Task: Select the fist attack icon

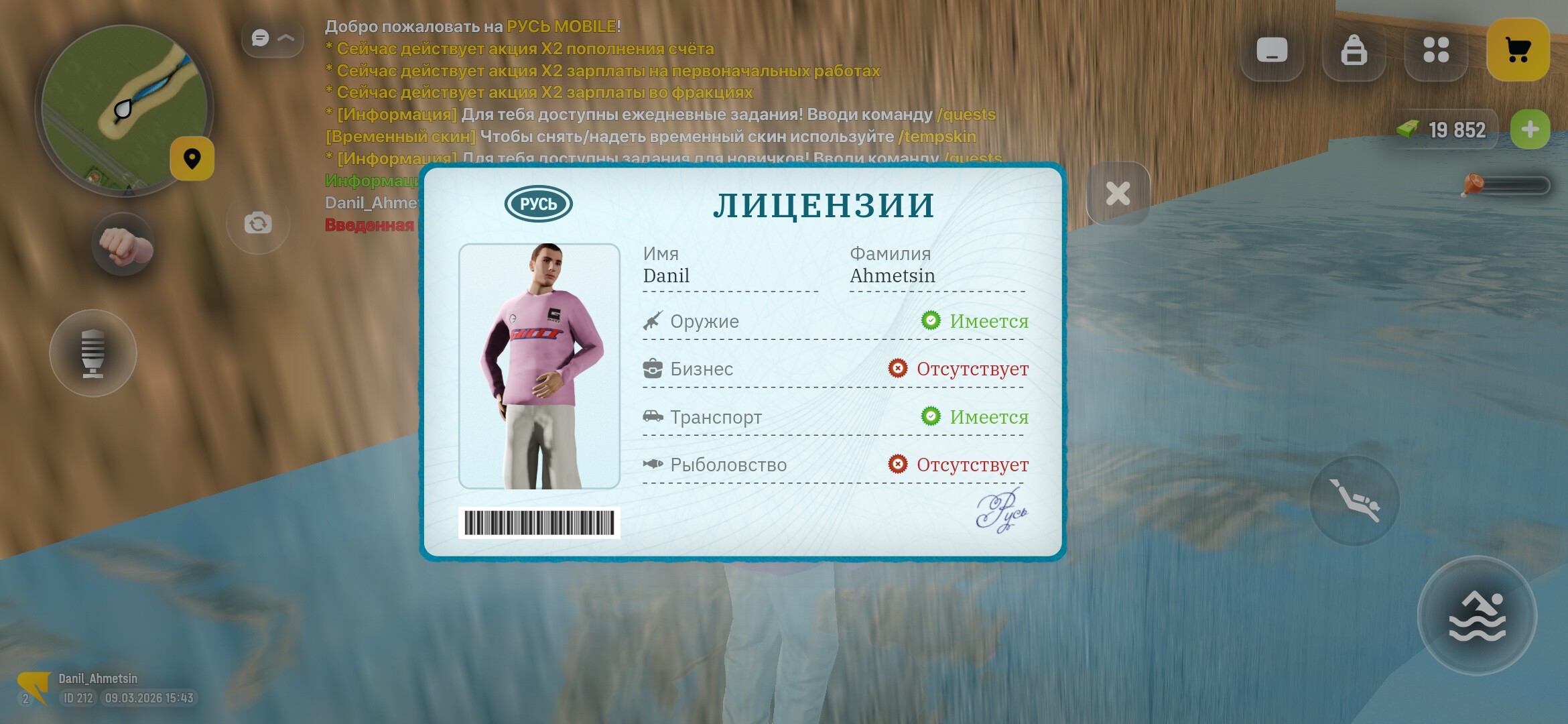Action: (123, 245)
